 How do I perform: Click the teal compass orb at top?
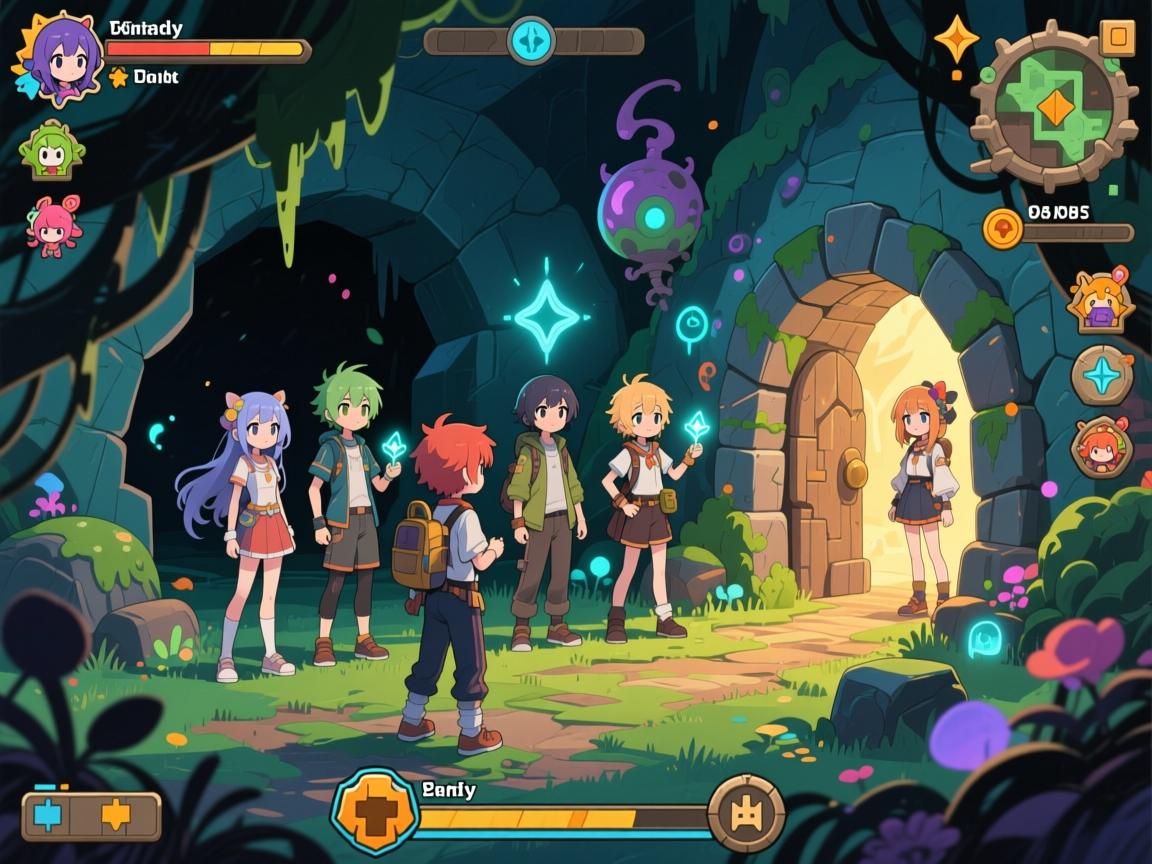[x=531, y=41]
